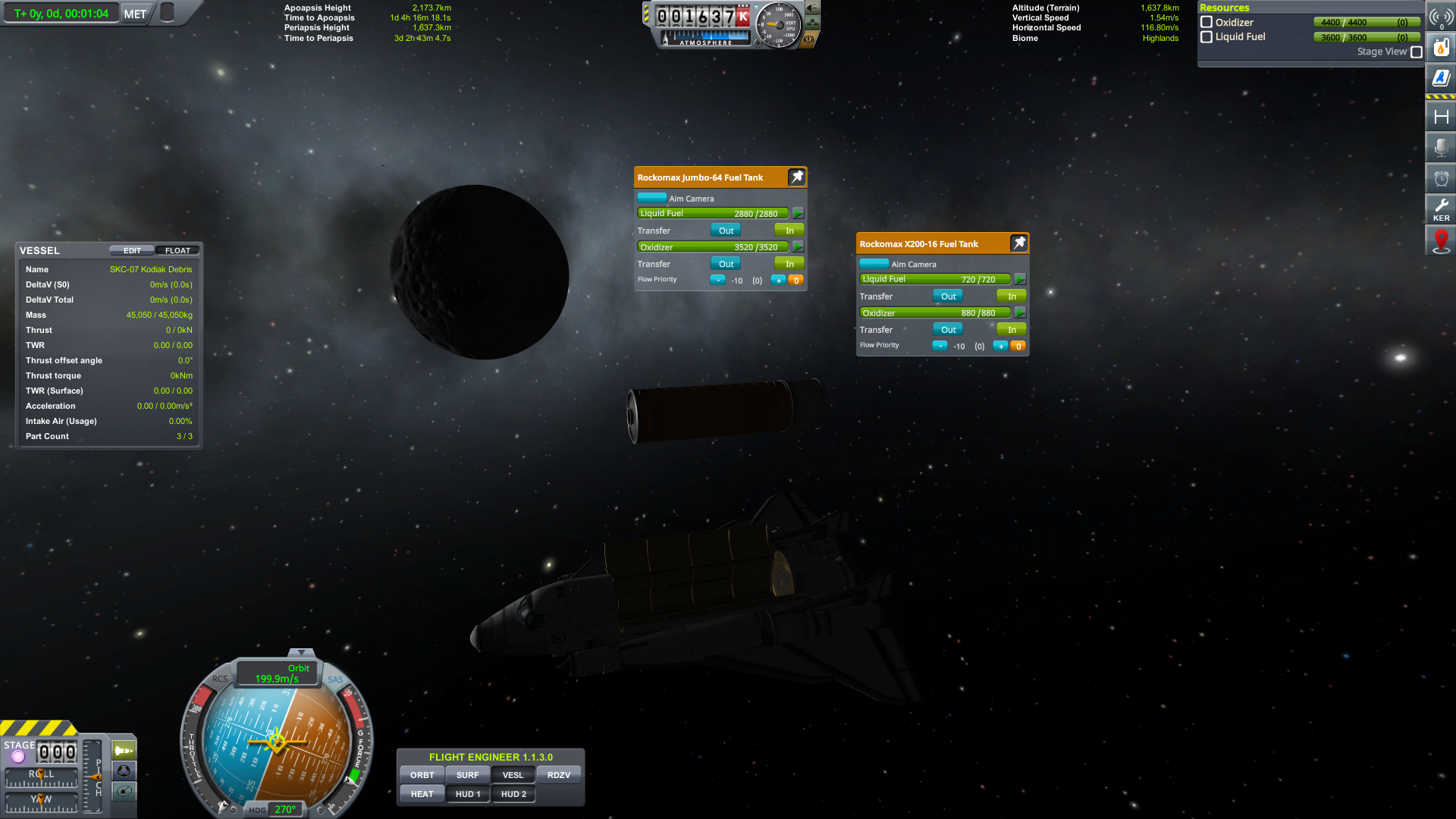
Task: Click the Waypoint Manager map pin icon
Action: point(1440,240)
